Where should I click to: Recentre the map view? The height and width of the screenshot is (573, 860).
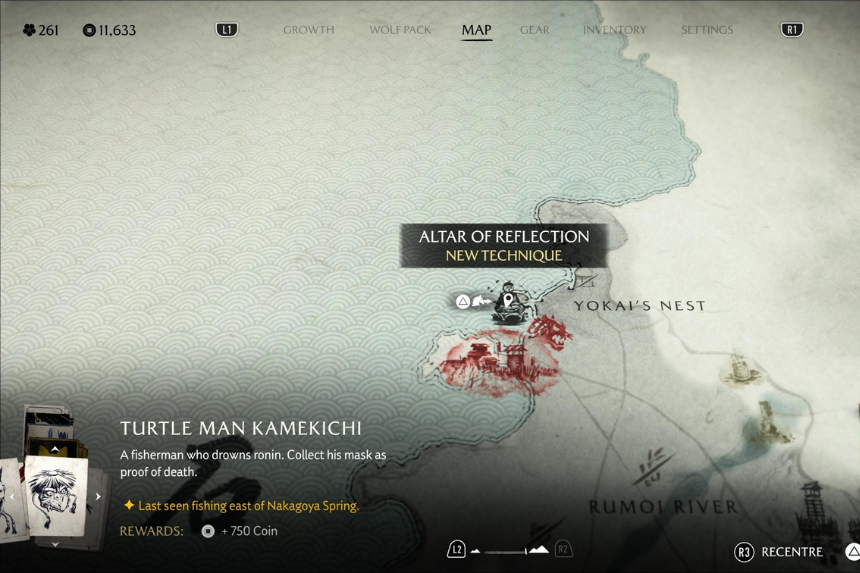pos(780,552)
